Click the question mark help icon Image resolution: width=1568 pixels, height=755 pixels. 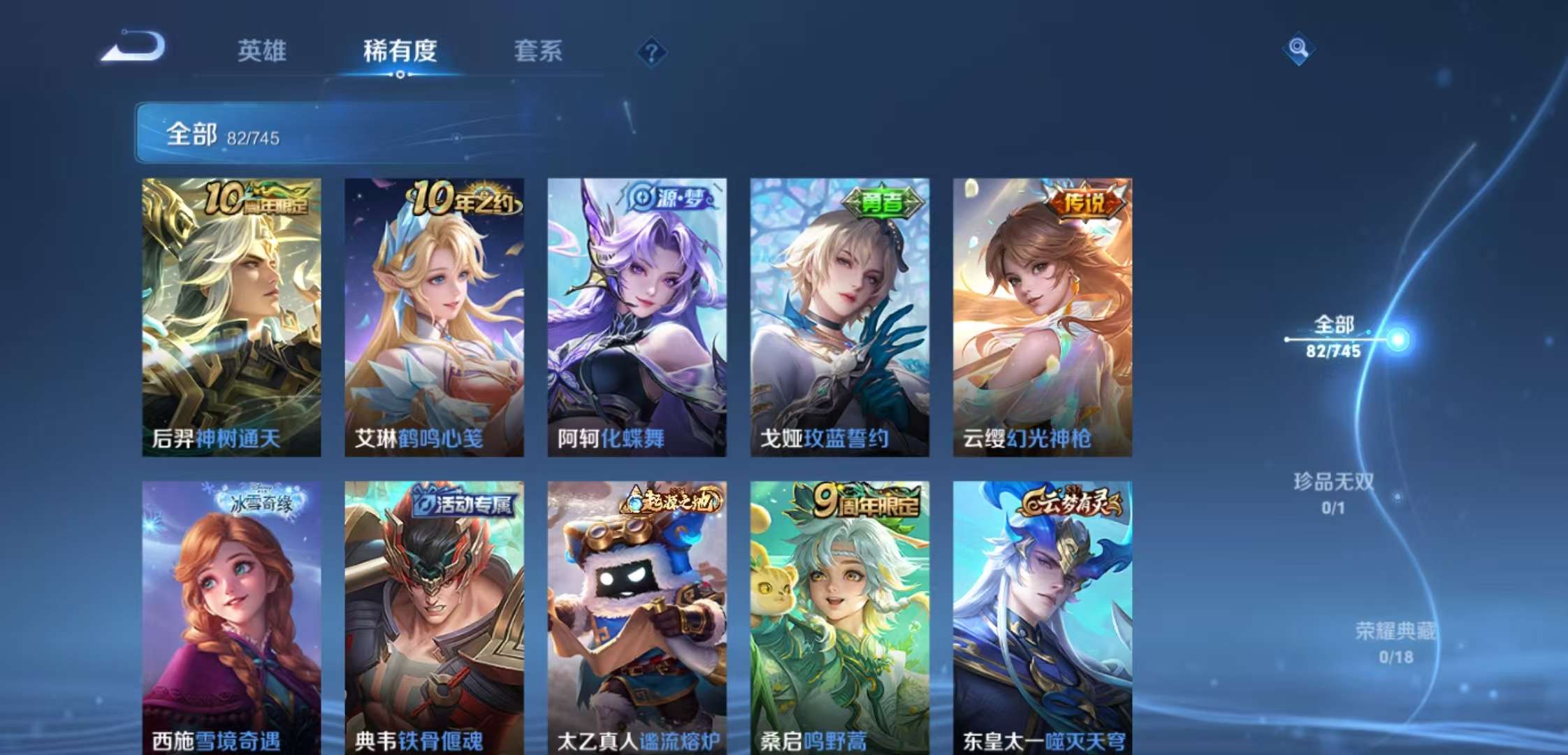(x=651, y=52)
